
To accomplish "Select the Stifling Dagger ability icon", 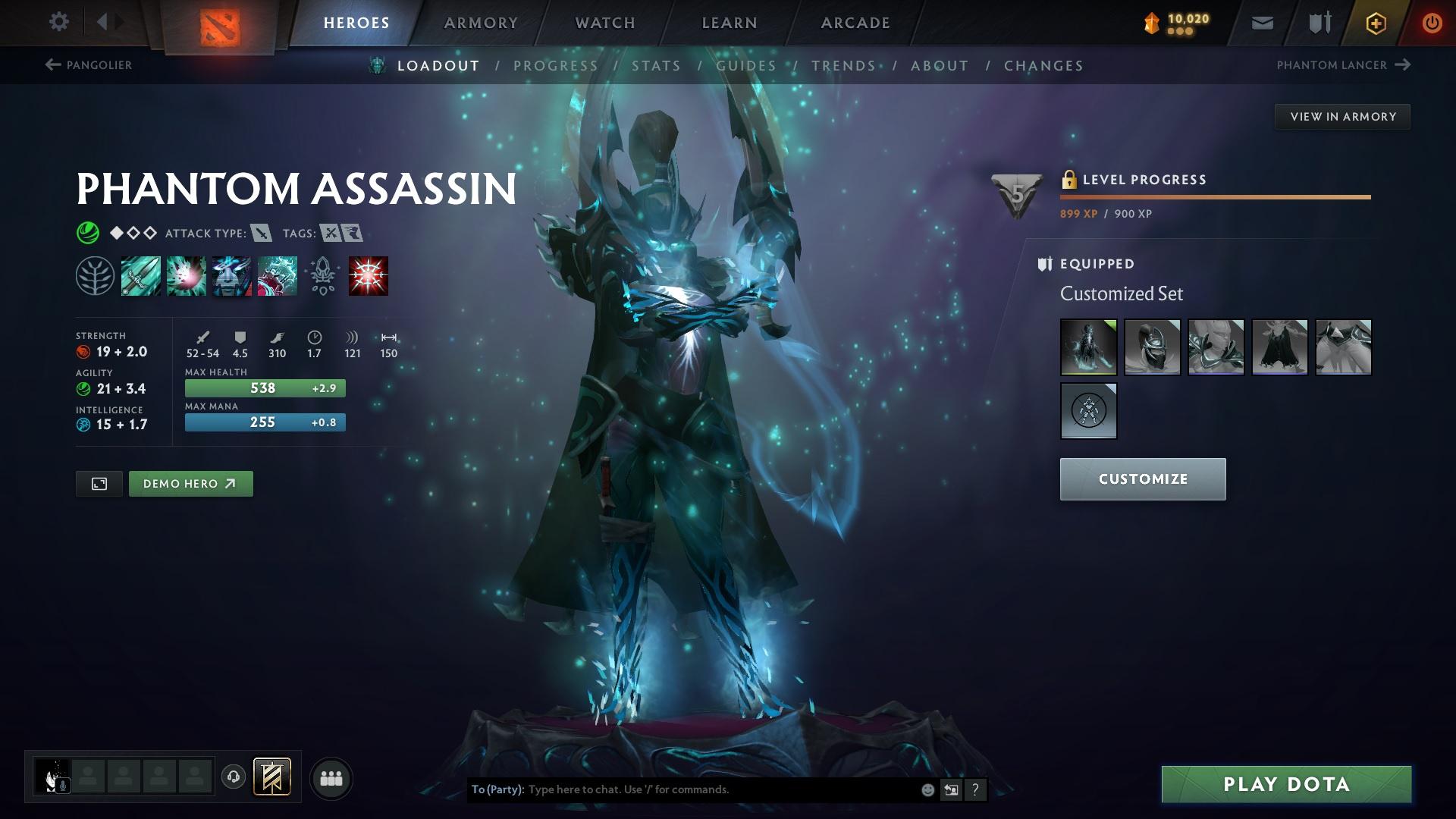I will 140,275.
